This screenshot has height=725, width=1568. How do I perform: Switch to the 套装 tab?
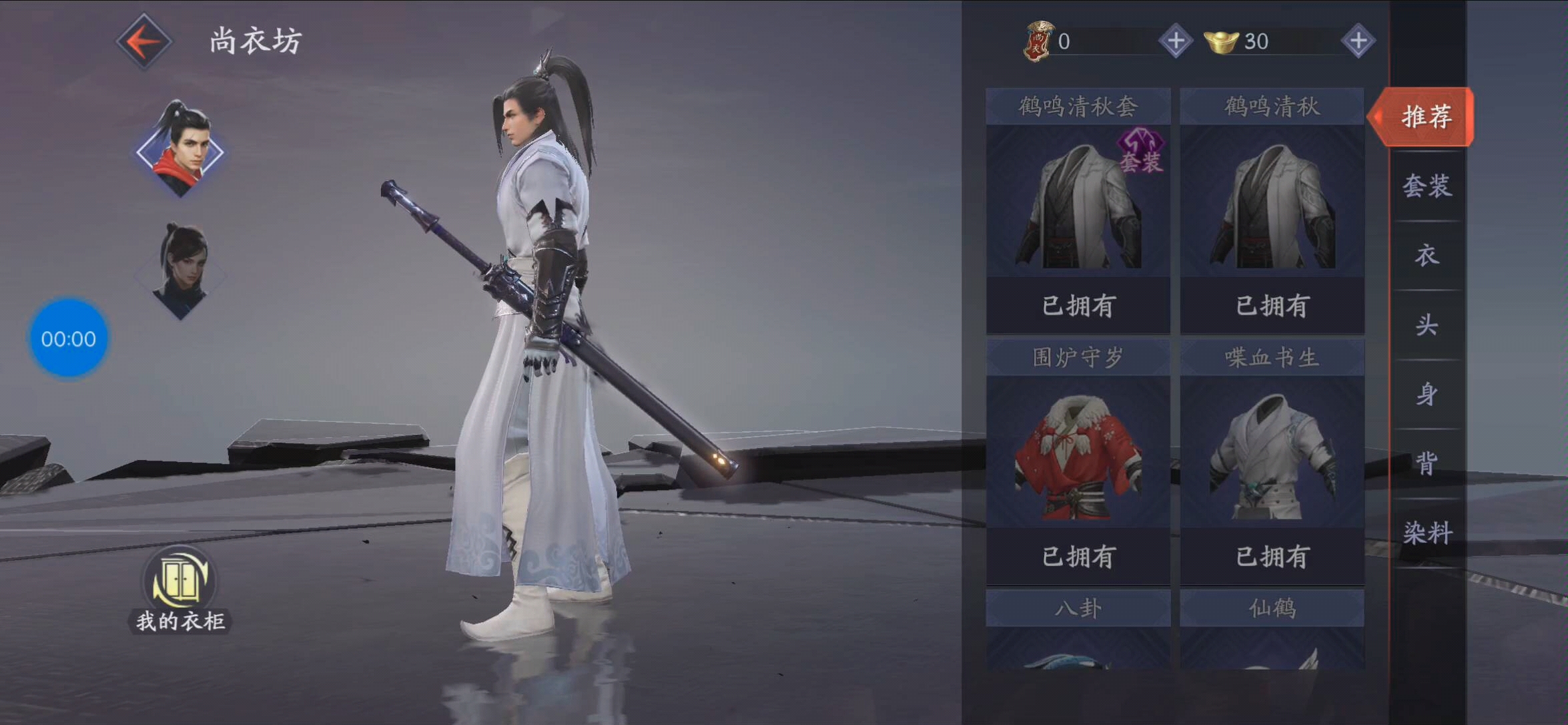1425,188
